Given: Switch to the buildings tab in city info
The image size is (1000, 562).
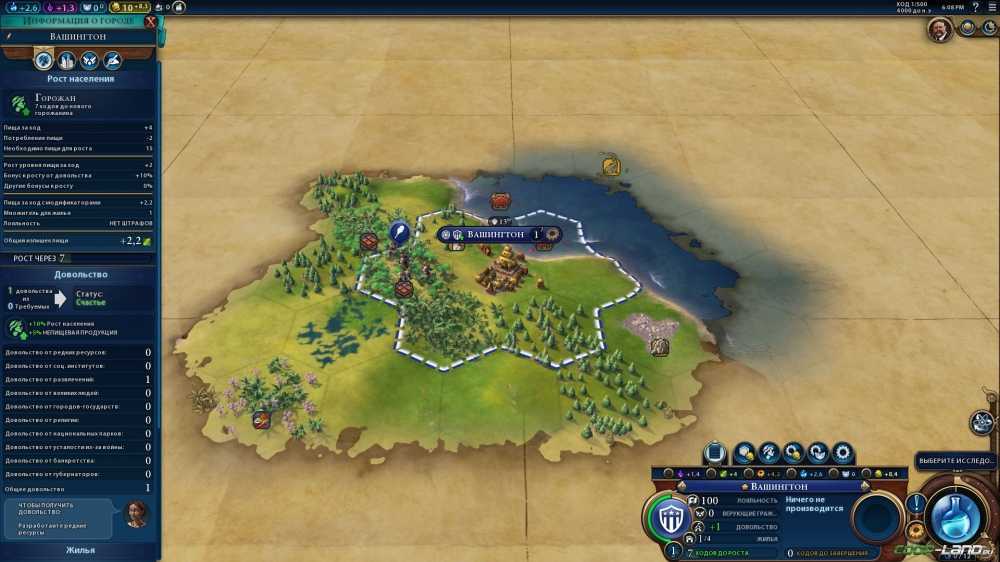Looking at the screenshot, I should 65,60.
